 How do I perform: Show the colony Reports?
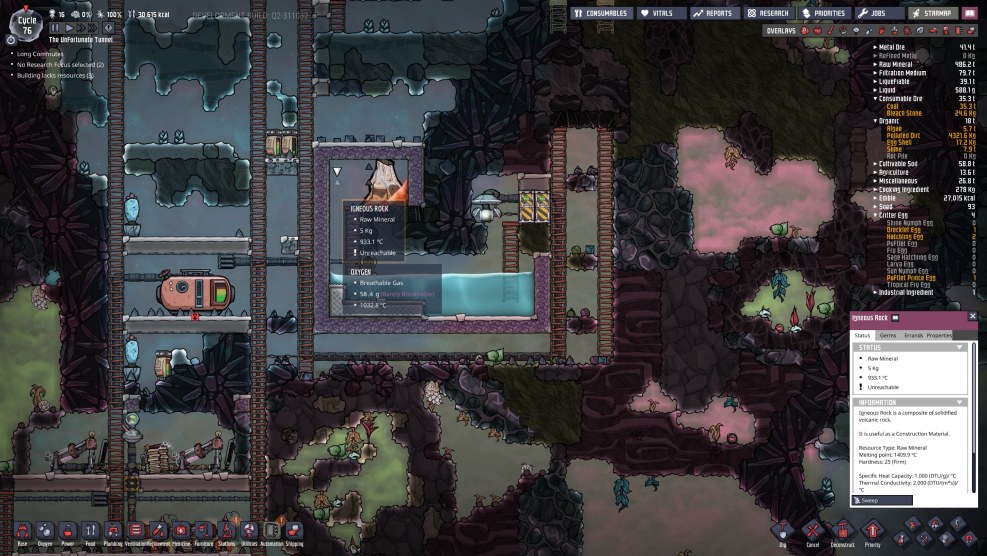(x=715, y=13)
